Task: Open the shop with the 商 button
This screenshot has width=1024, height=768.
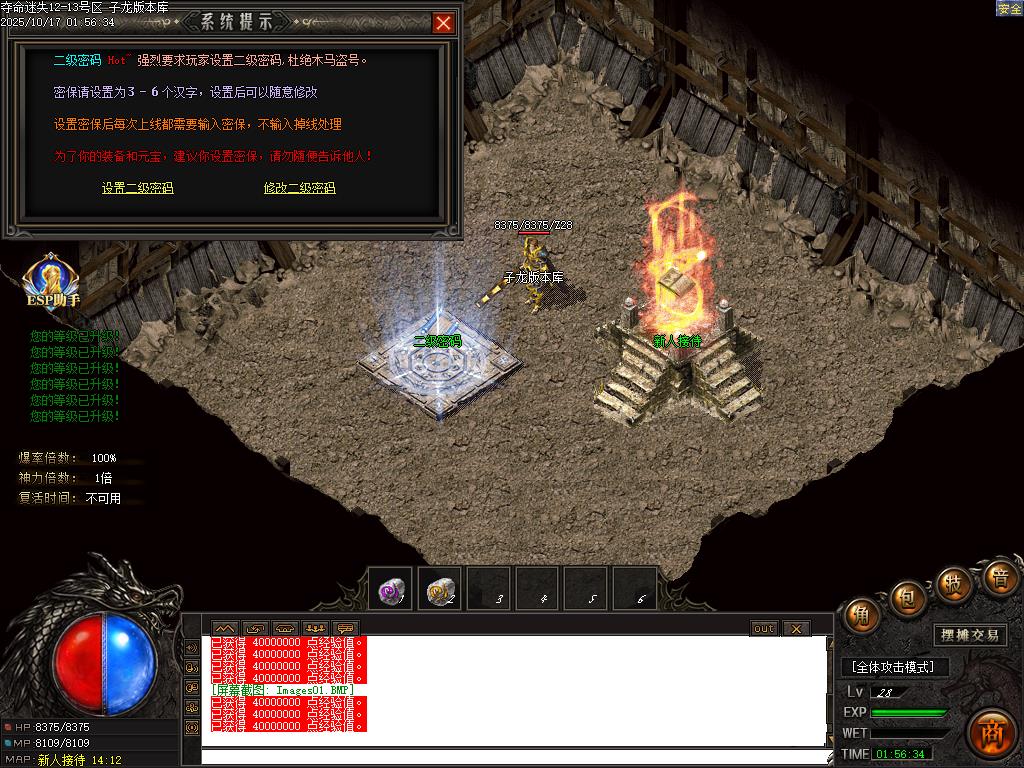Action: tap(992, 731)
